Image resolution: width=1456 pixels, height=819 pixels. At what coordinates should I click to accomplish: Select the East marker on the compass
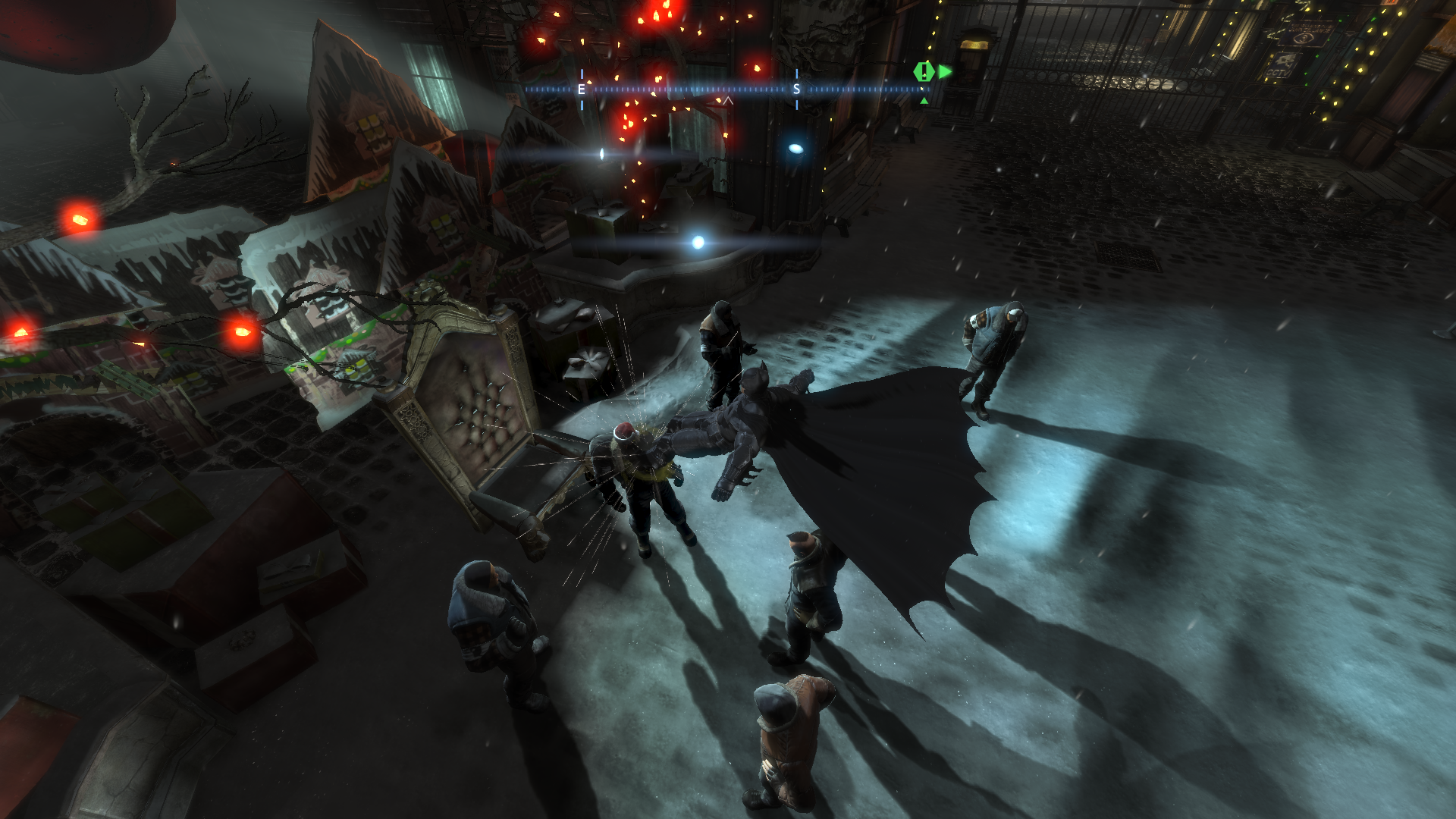point(582,89)
